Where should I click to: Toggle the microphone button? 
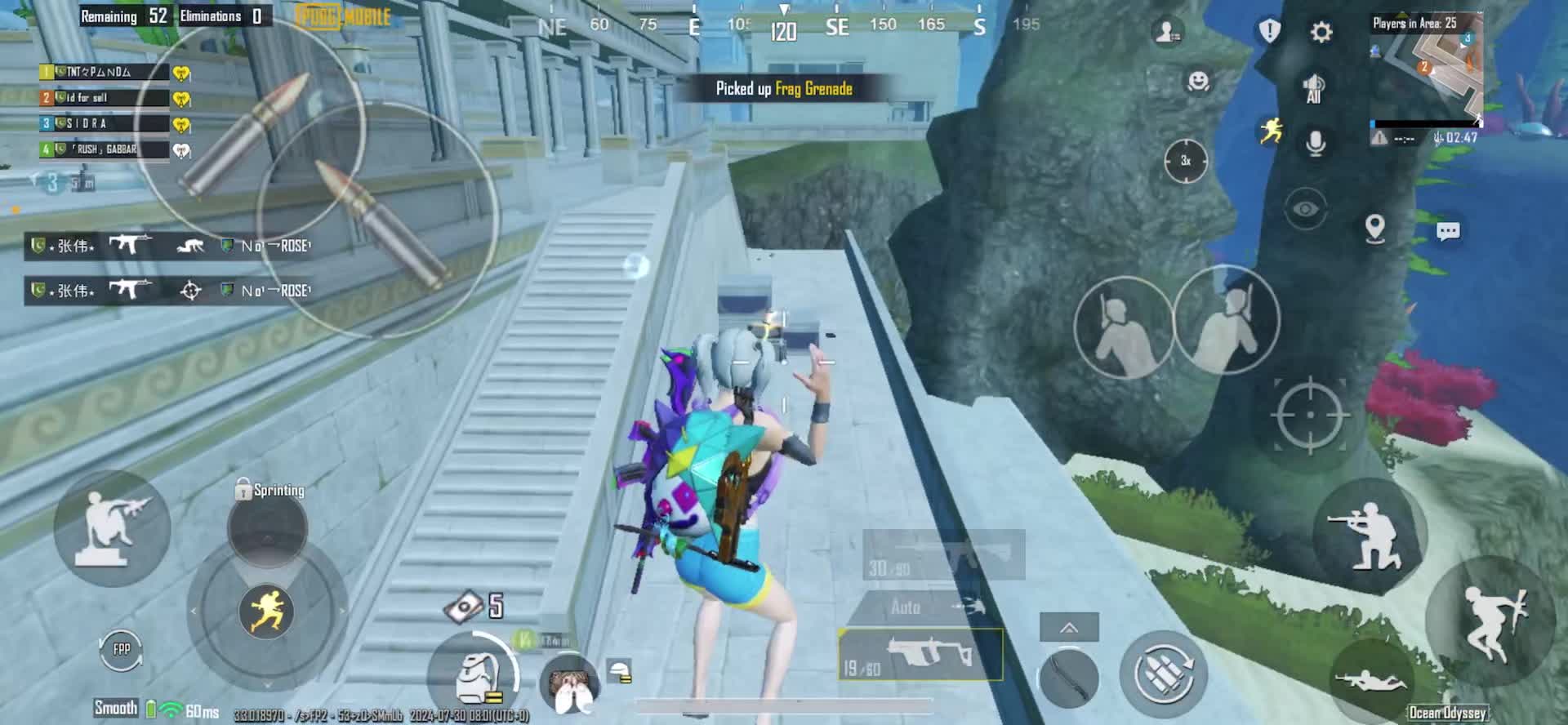coord(1315,144)
